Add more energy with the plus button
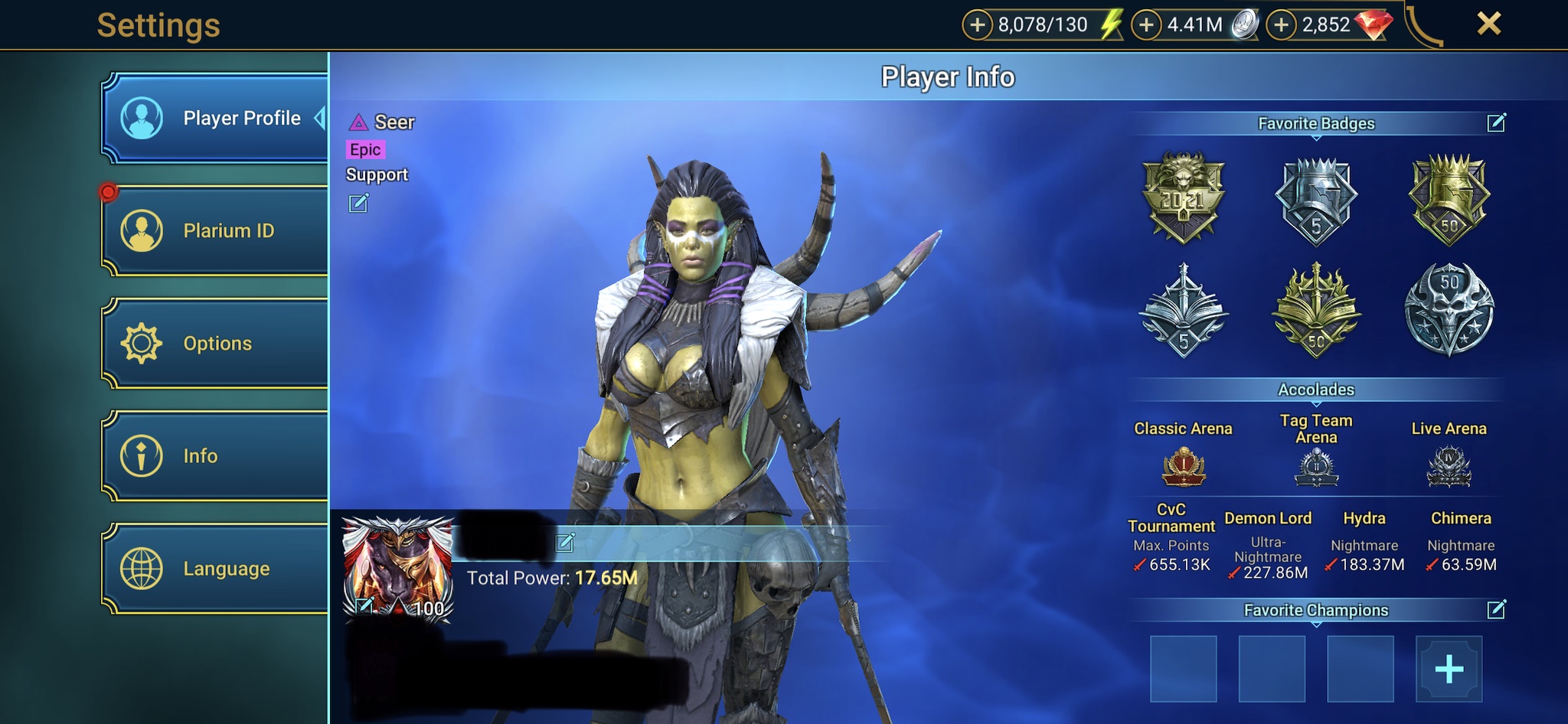Screen dimensions: 1568x724 pyautogui.click(x=977, y=25)
